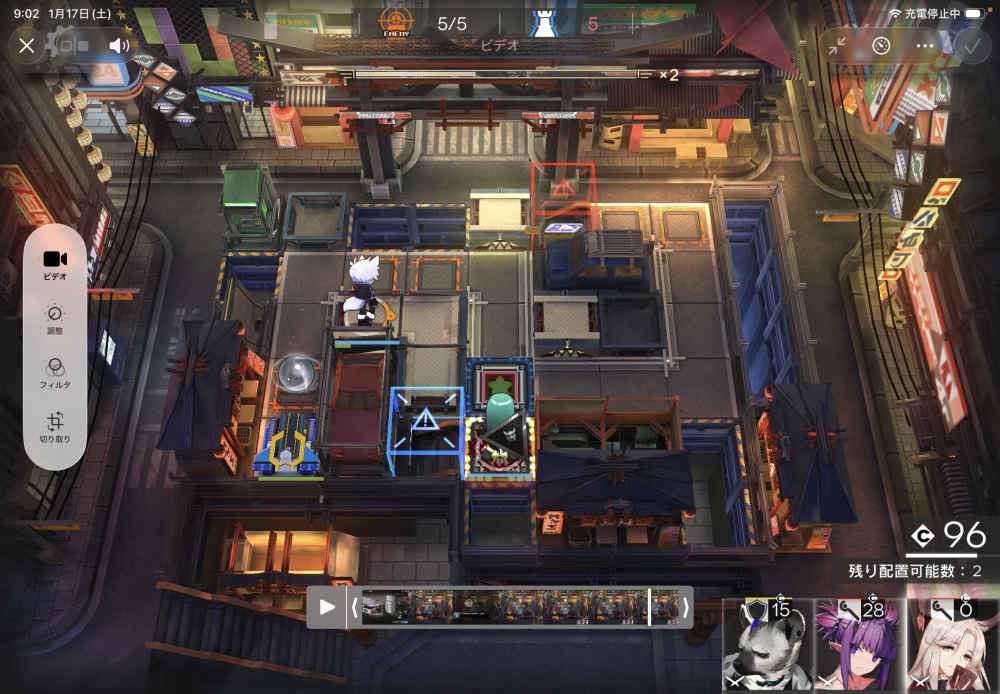Select the purple-haired operator card costing 28

(858, 643)
